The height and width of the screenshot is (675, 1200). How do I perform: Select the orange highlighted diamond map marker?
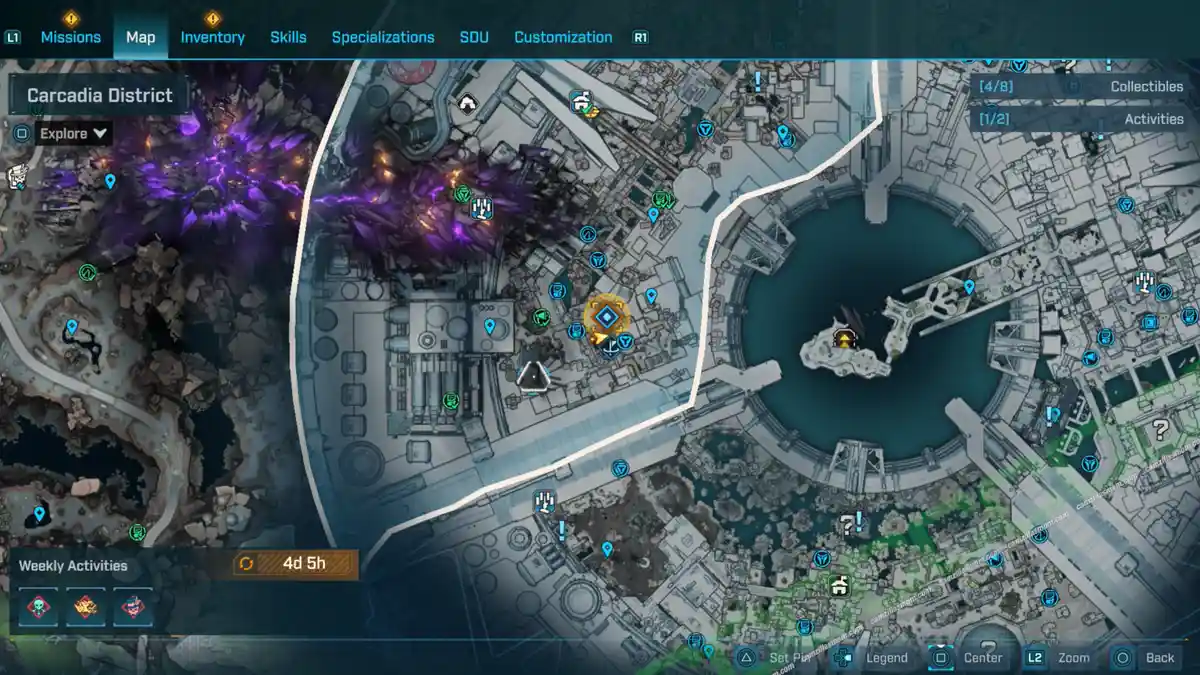(605, 318)
